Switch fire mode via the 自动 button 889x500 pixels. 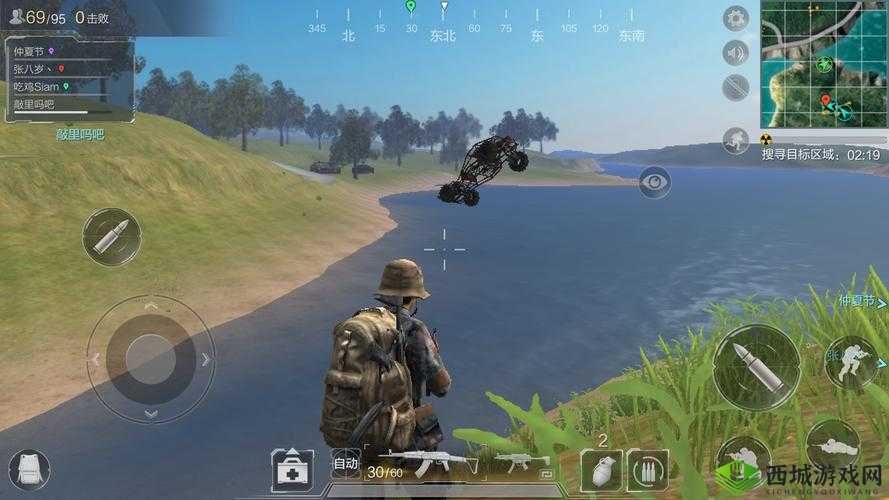345,463
